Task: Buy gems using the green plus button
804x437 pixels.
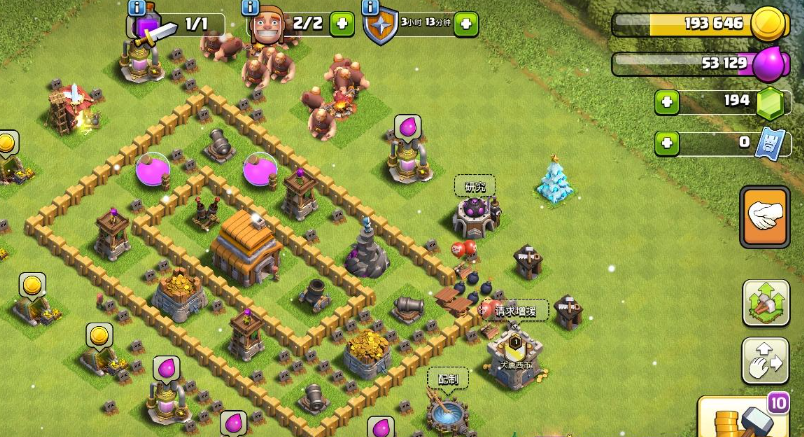Action: [x=667, y=102]
